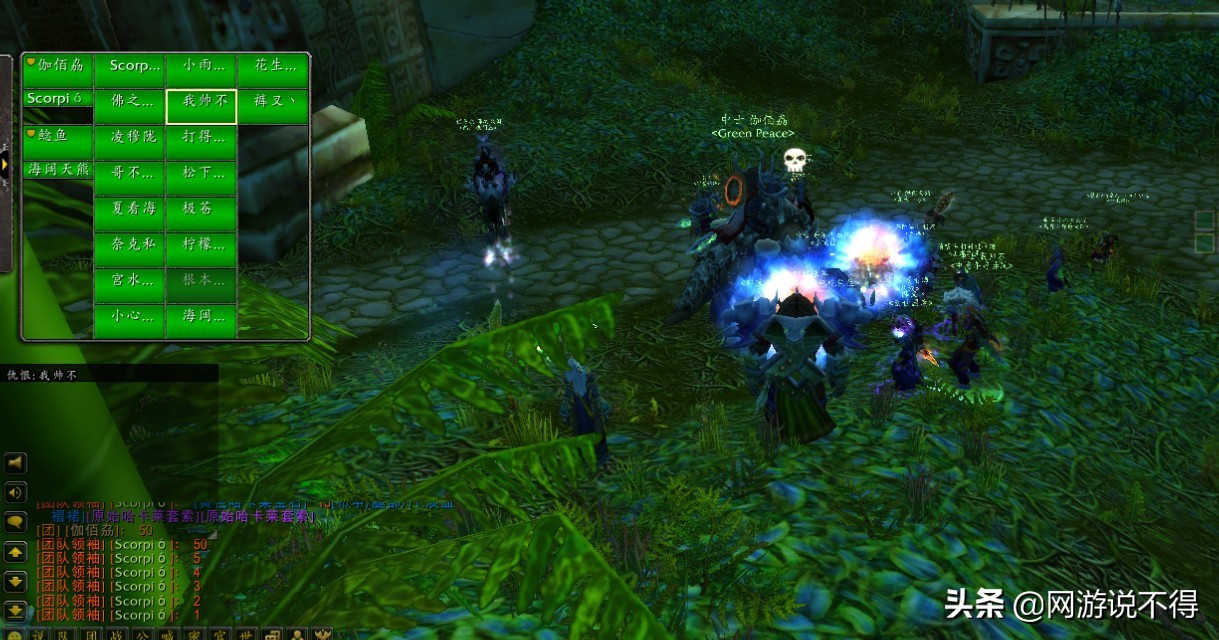Select raid member 海阔天熊
This screenshot has height=640, width=1219.
point(58,170)
